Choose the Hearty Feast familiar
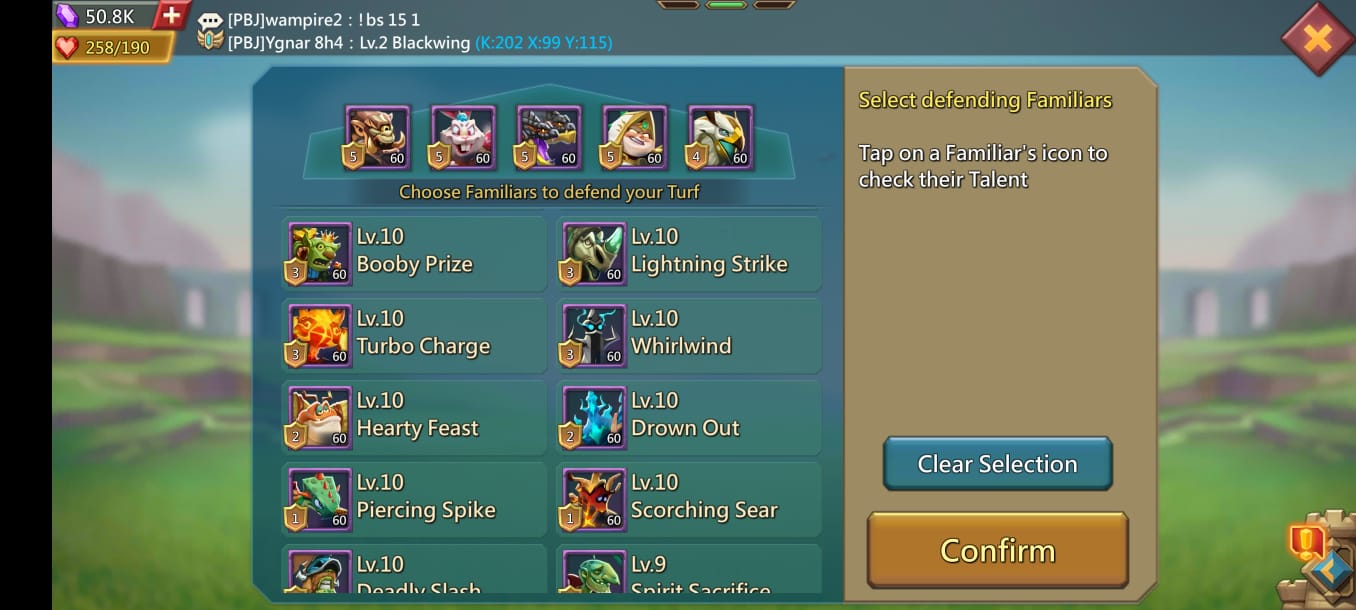This screenshot has height=610, width=1356. coord(414,418)
